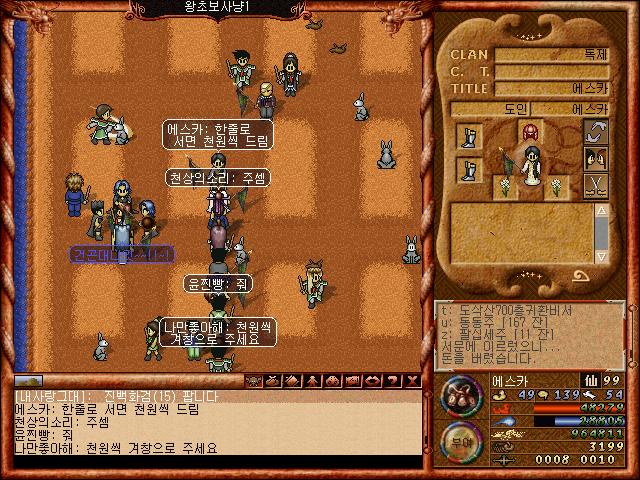Click the down arrow of the status text box
The width and height of the screenshot is (640, 480).
click(x=601, y=255)
